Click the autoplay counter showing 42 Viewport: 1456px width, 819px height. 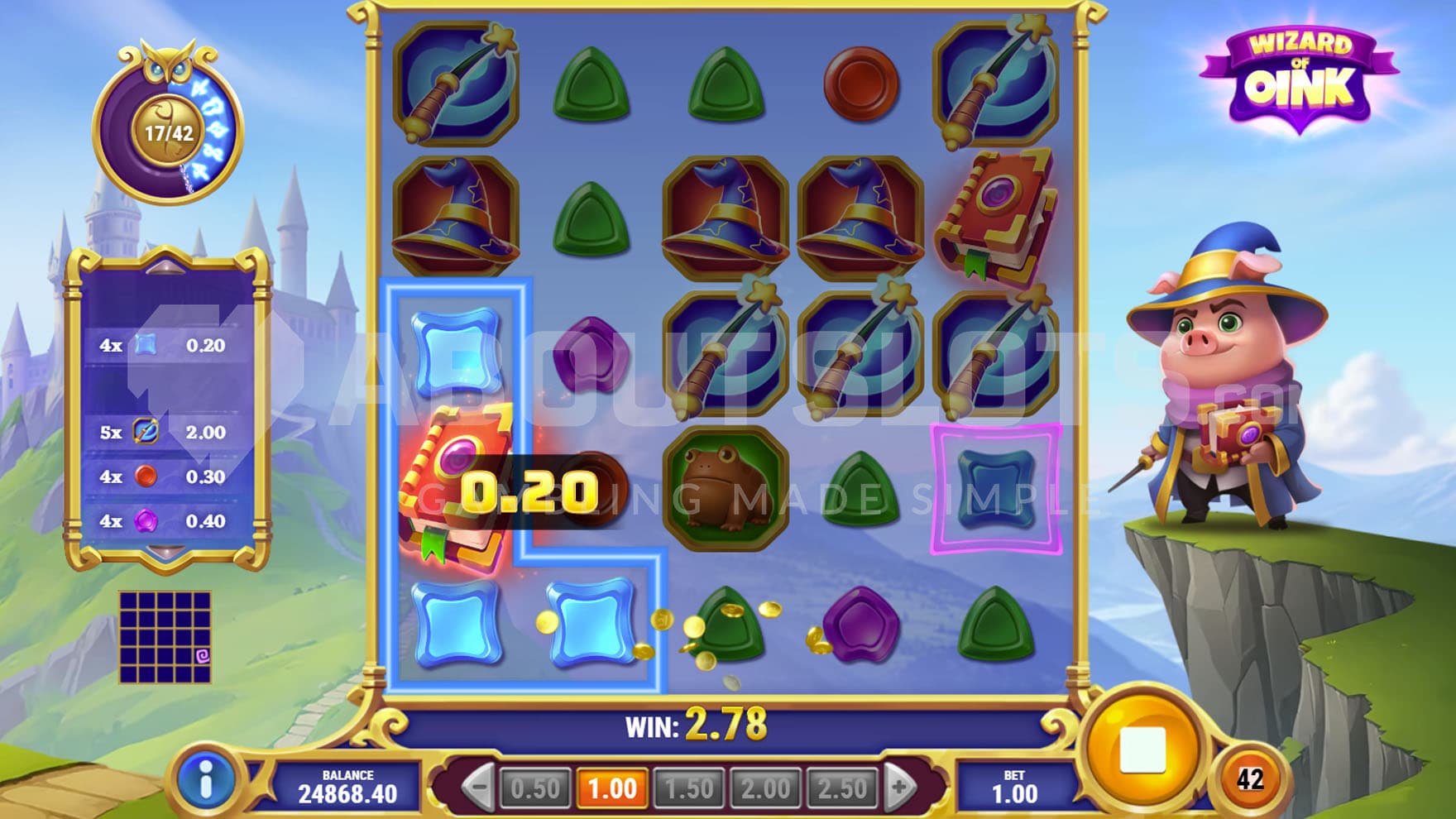point(1249,779)
